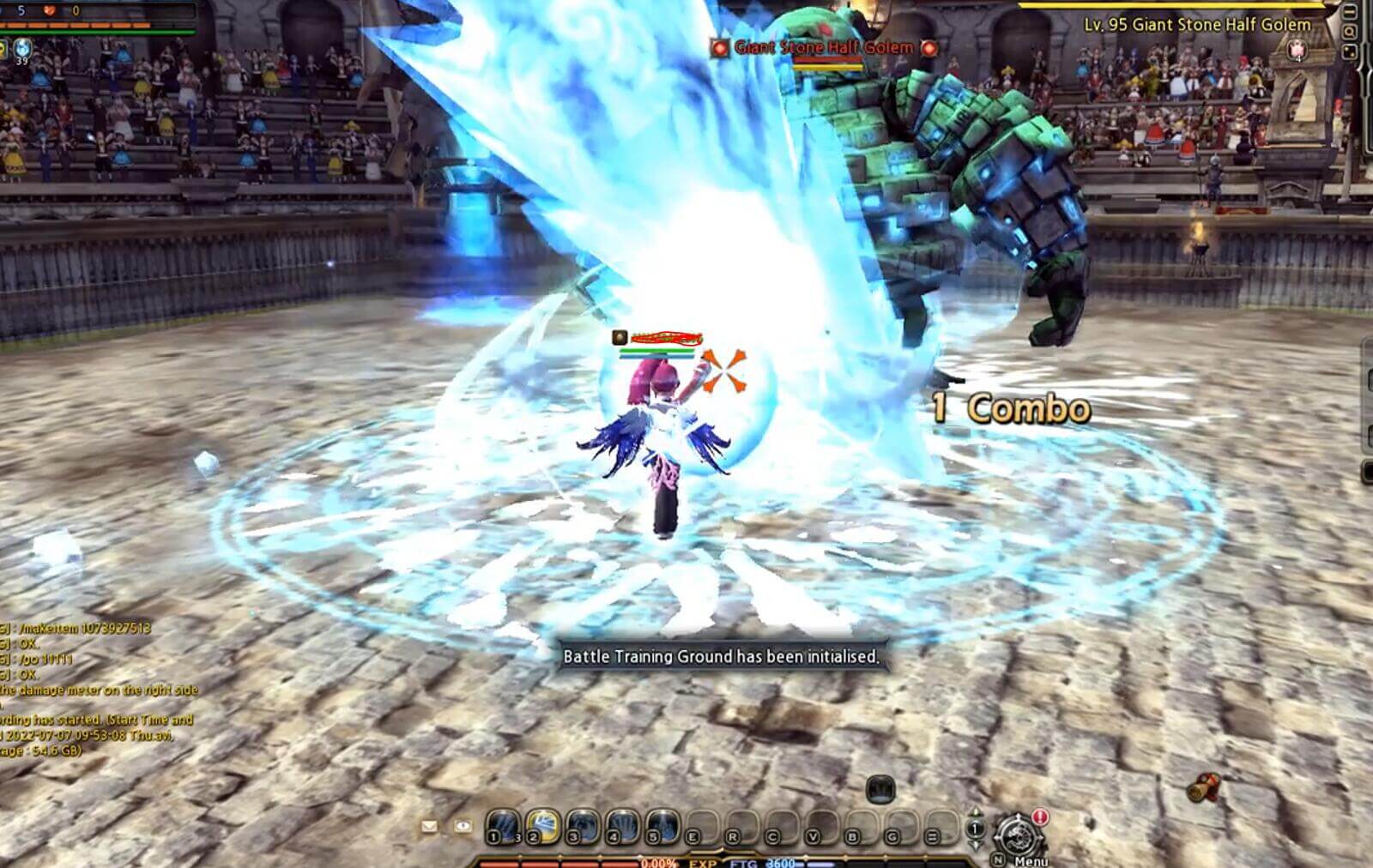Activate the skill in hotbar slot 1

coord(502,827)
